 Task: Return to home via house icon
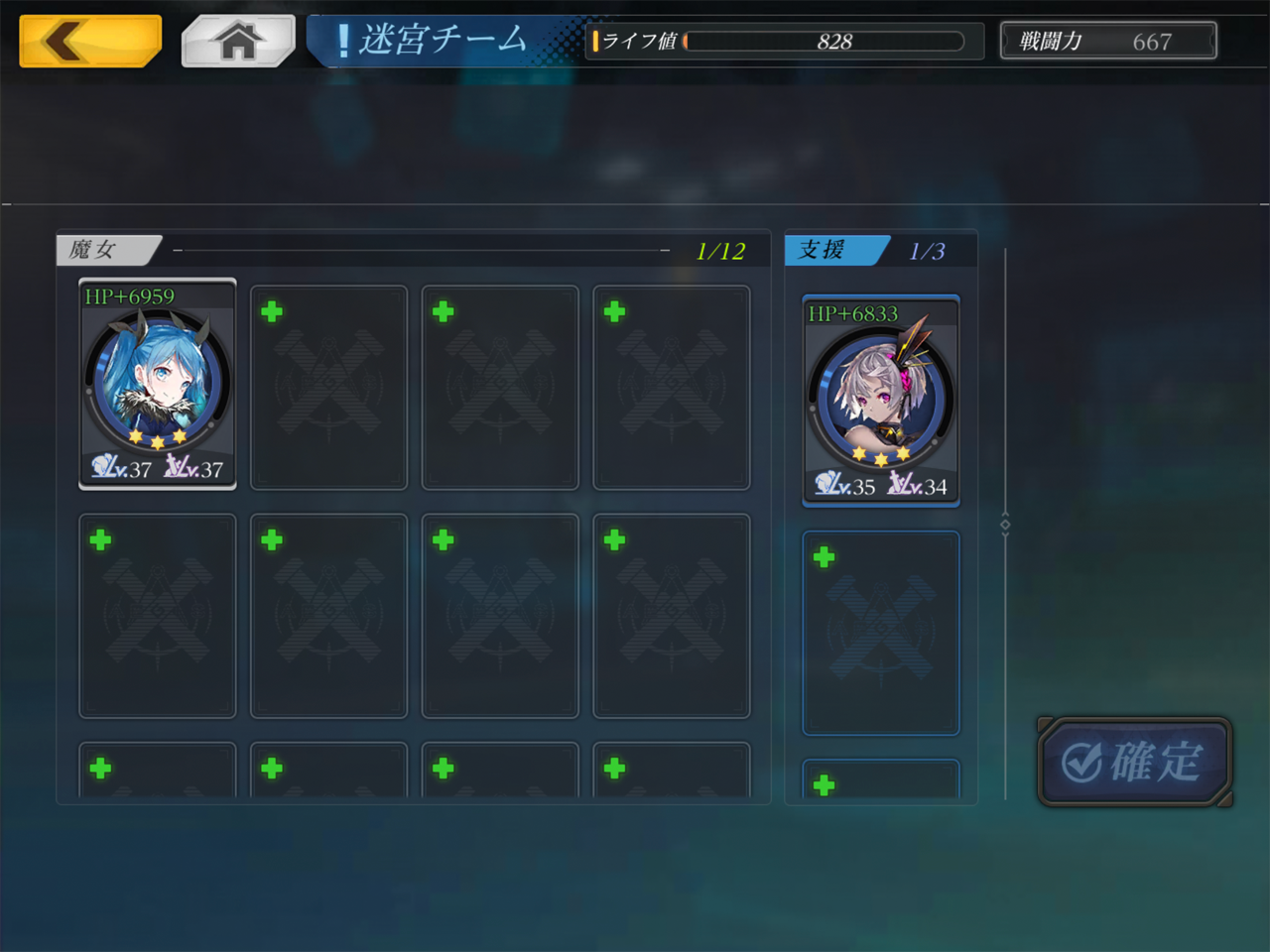238,42
